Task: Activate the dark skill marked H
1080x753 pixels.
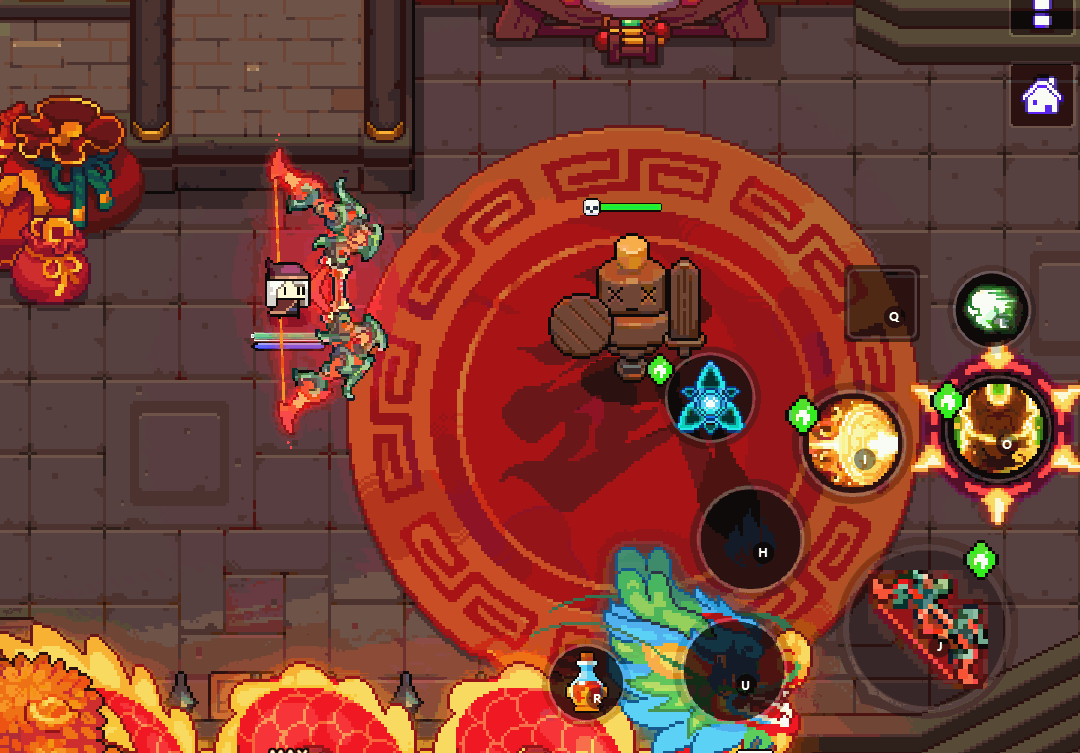Action: click(750, 538)
